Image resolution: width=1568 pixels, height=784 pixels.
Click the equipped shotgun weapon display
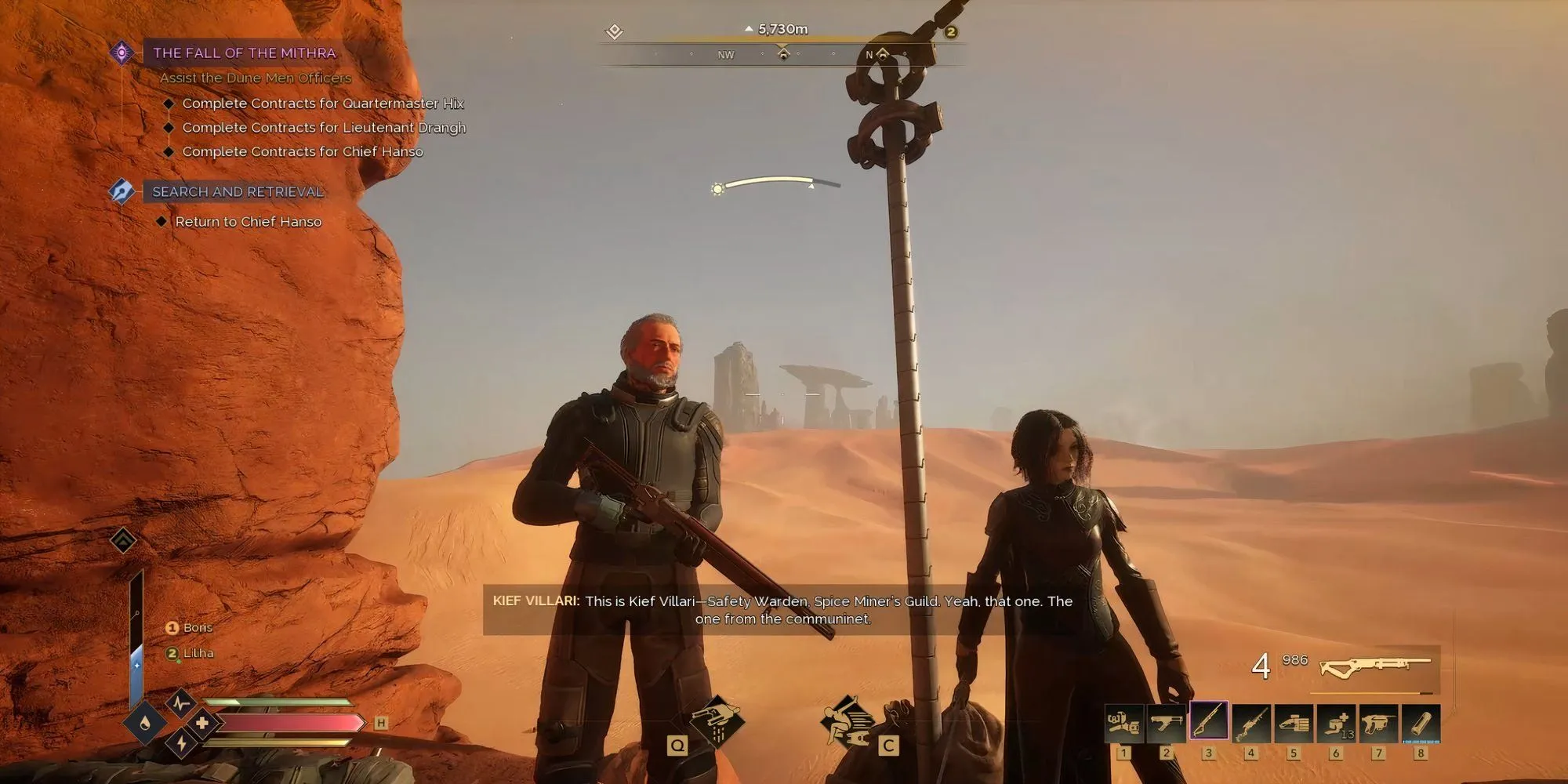pyautogui.click(x=1376, y=666)
